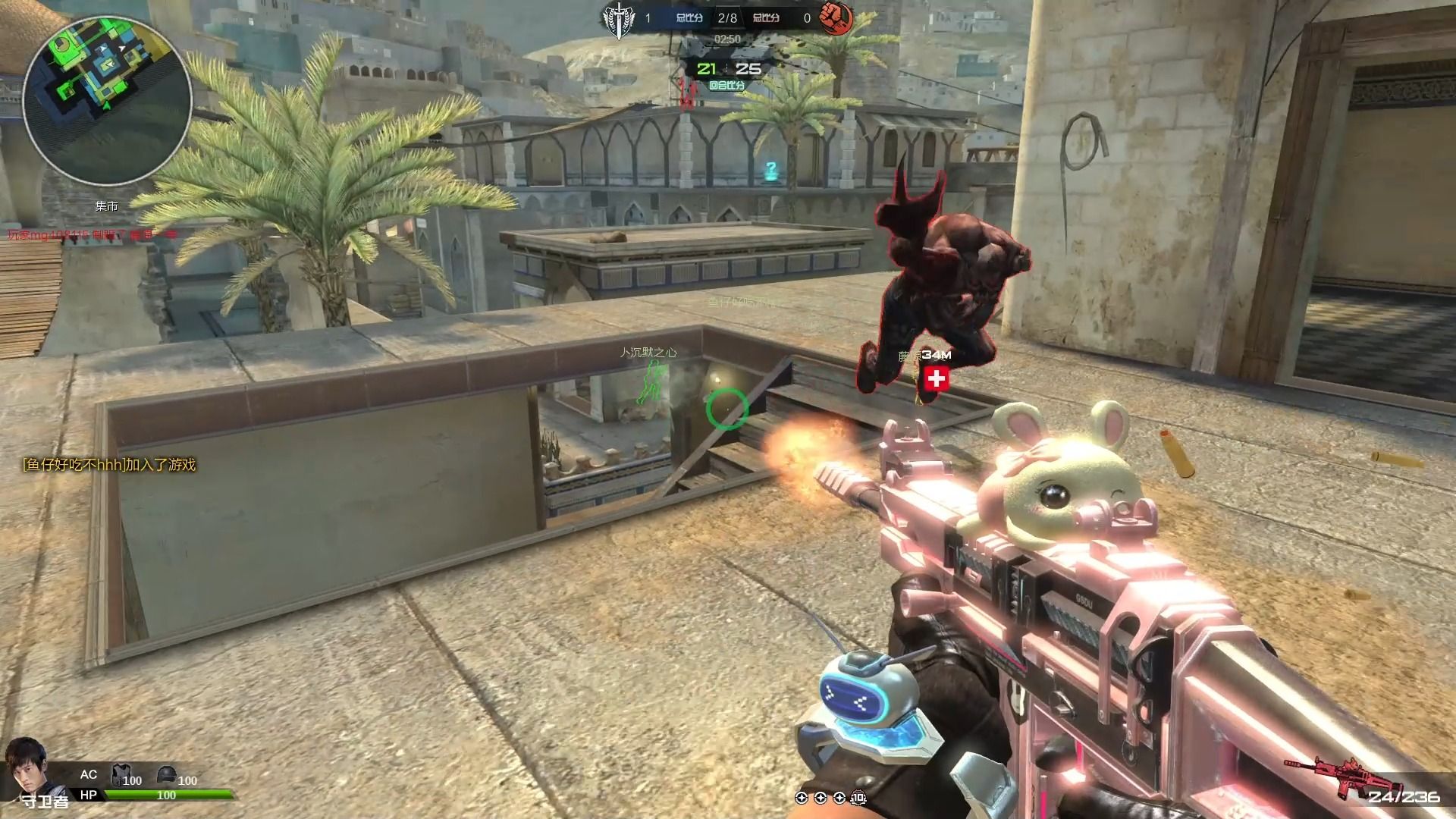Click the player-joined chat message

pos(110,465)
